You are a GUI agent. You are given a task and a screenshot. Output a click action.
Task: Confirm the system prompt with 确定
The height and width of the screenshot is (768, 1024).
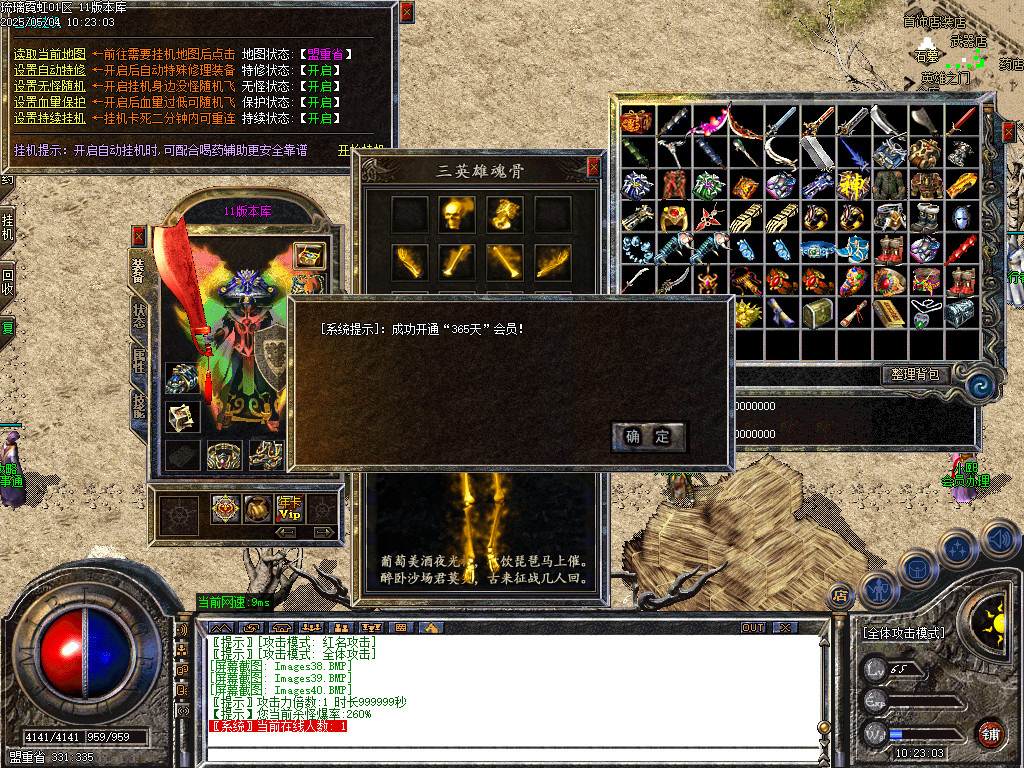tap(648, 437)
